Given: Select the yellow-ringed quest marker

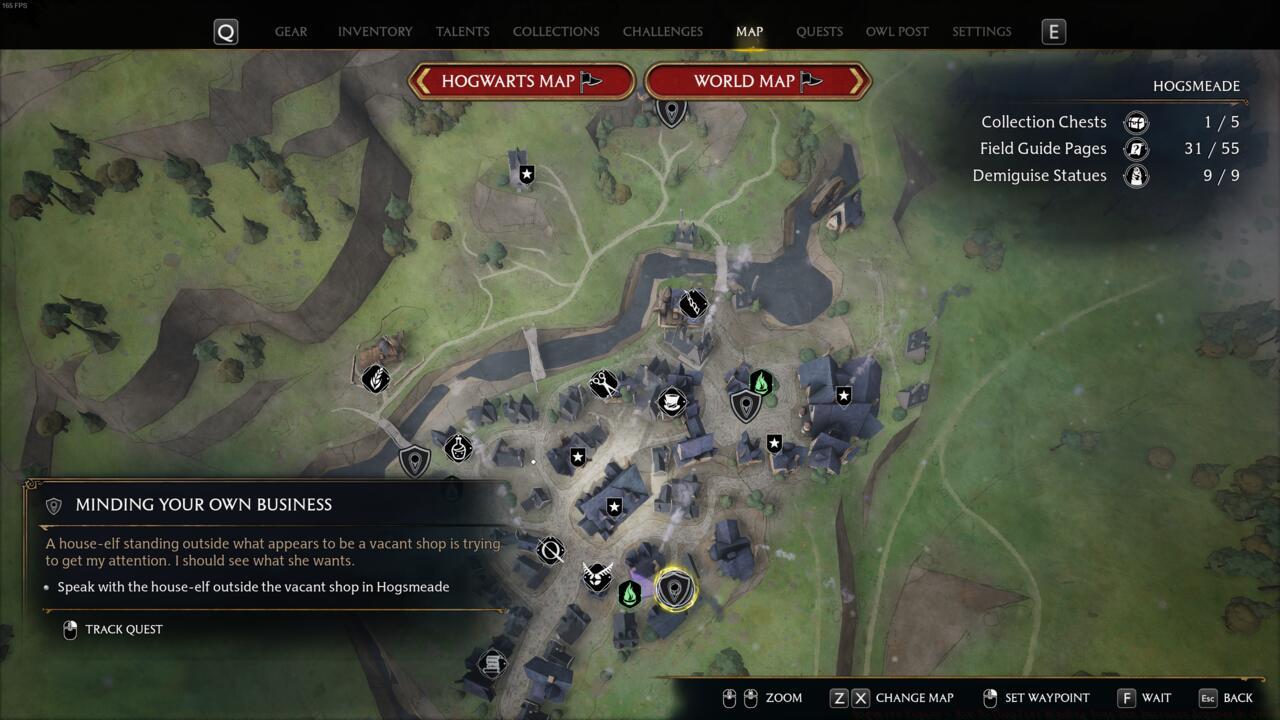Looking at the screenshot, I should pos(675,589).
